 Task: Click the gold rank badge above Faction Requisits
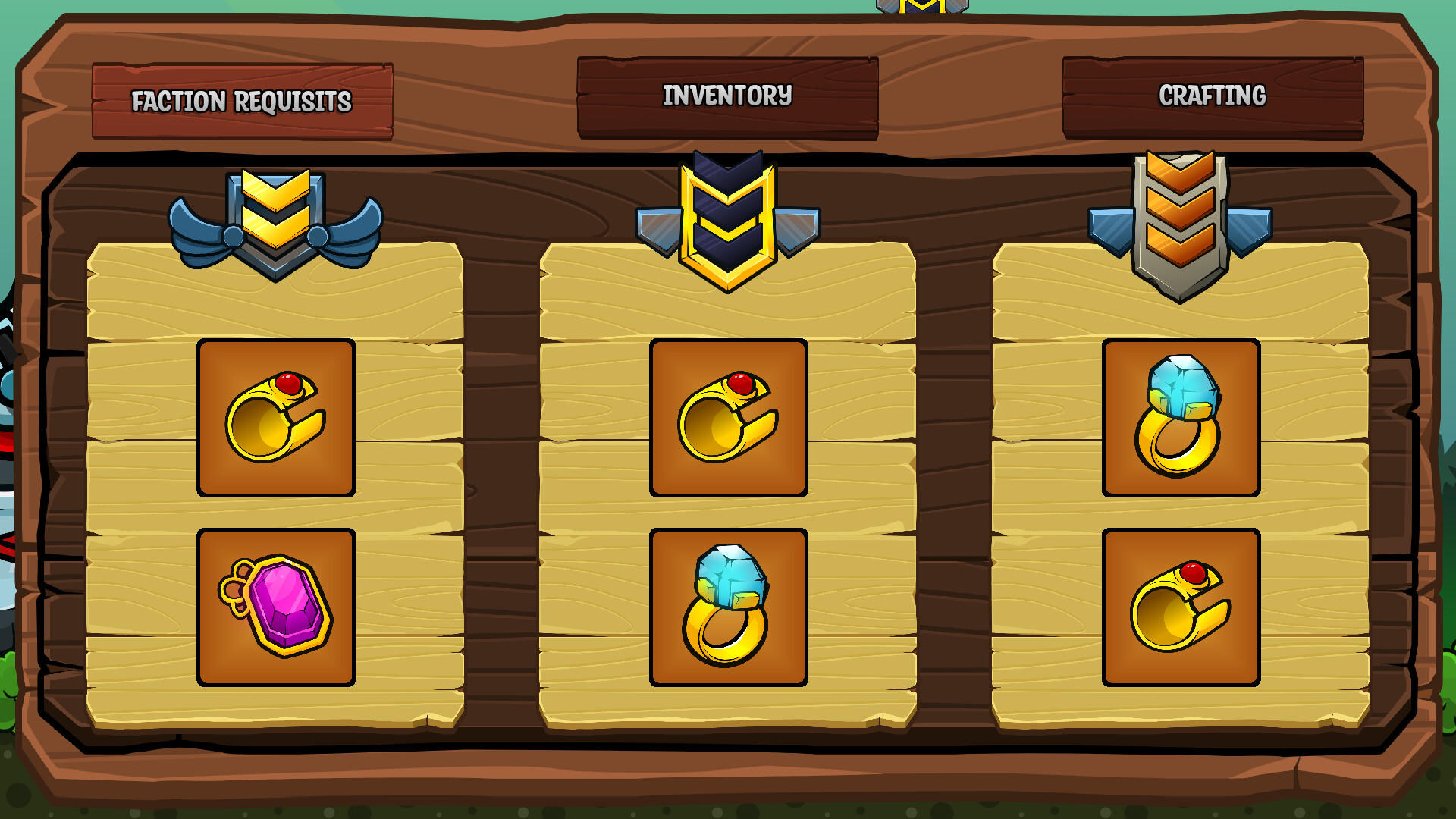coord(276,220)
